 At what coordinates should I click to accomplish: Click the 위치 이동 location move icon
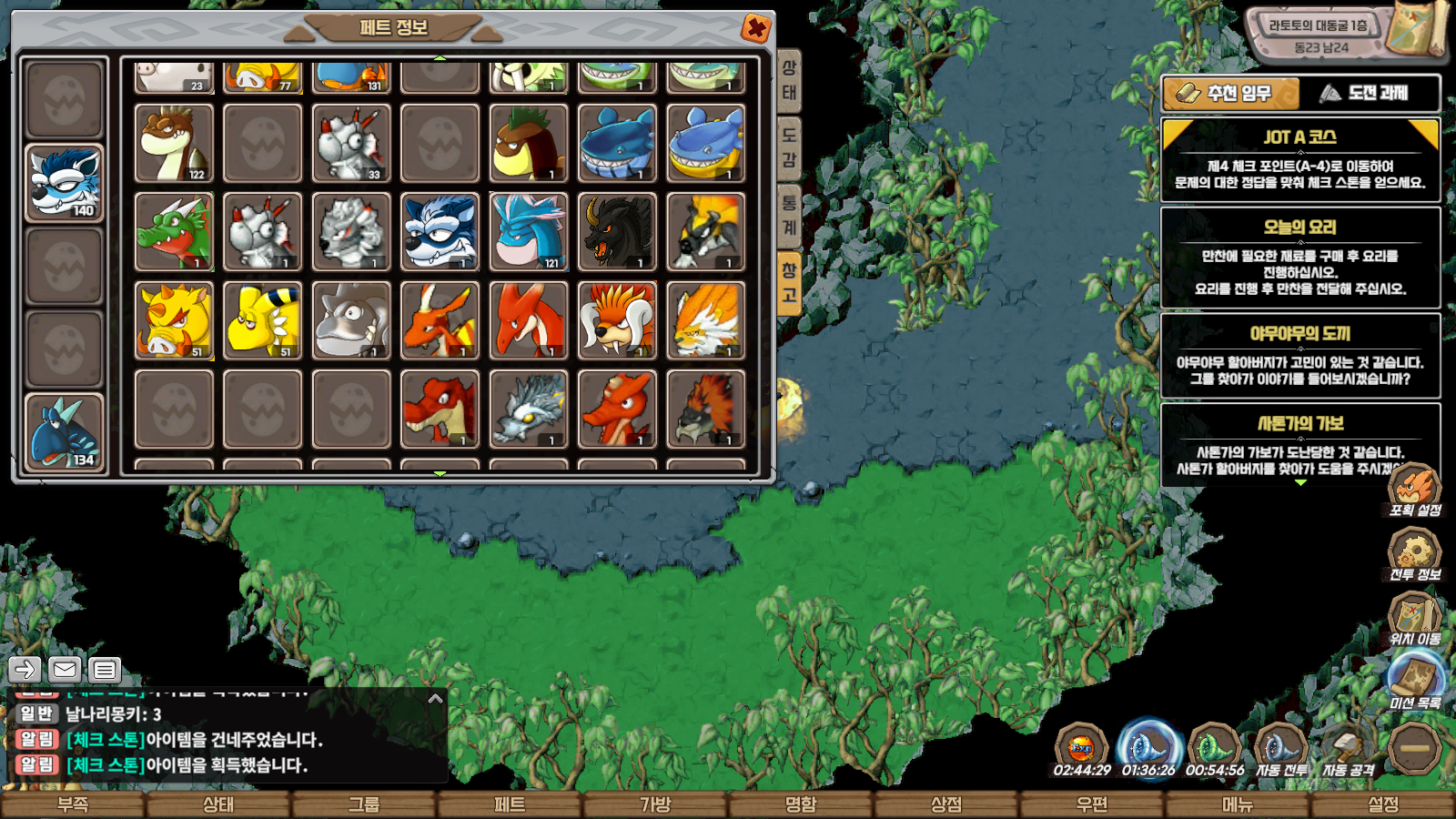(x=1415, y=619)
